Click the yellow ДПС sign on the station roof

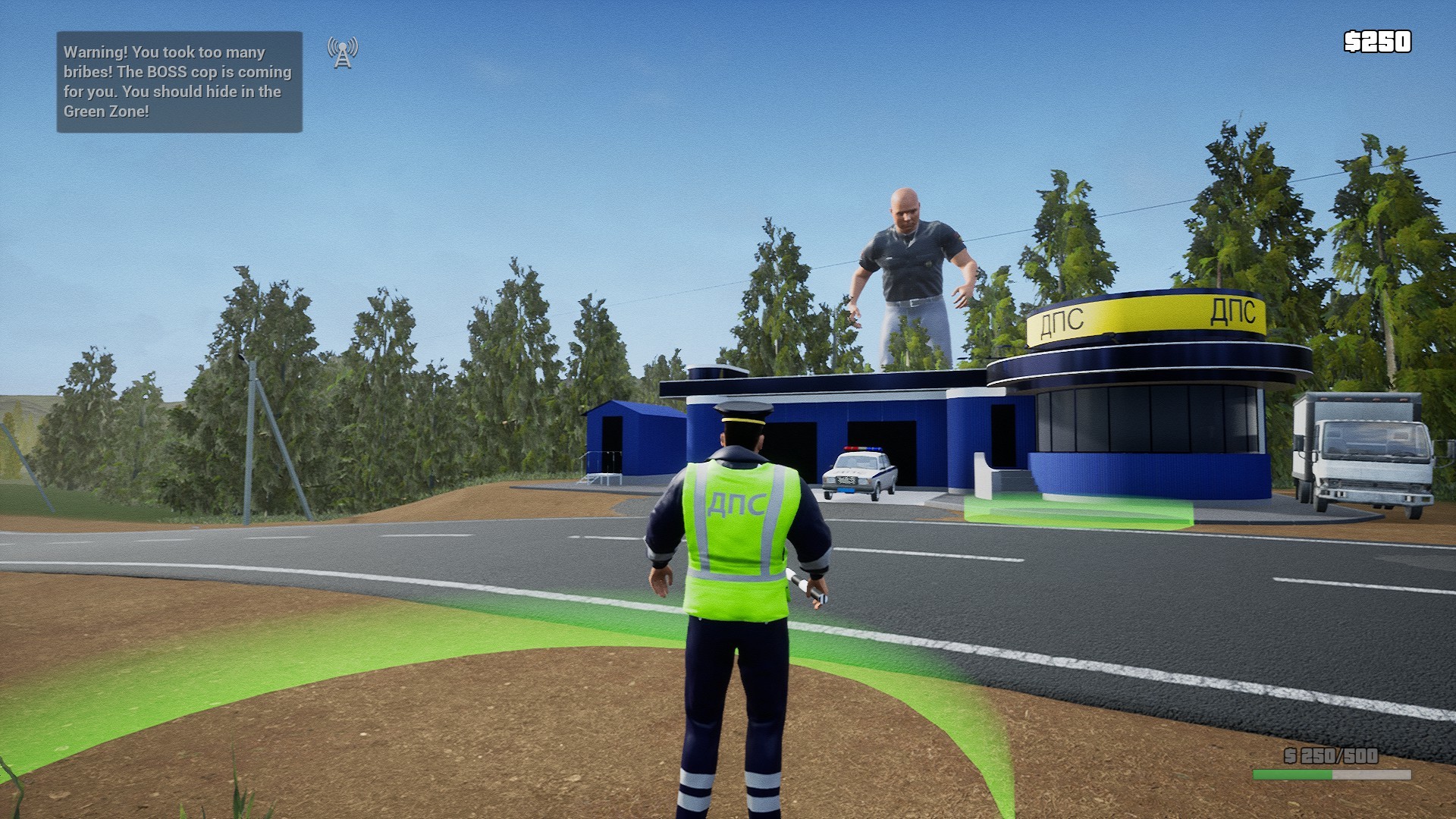(x=1065, y=319)
